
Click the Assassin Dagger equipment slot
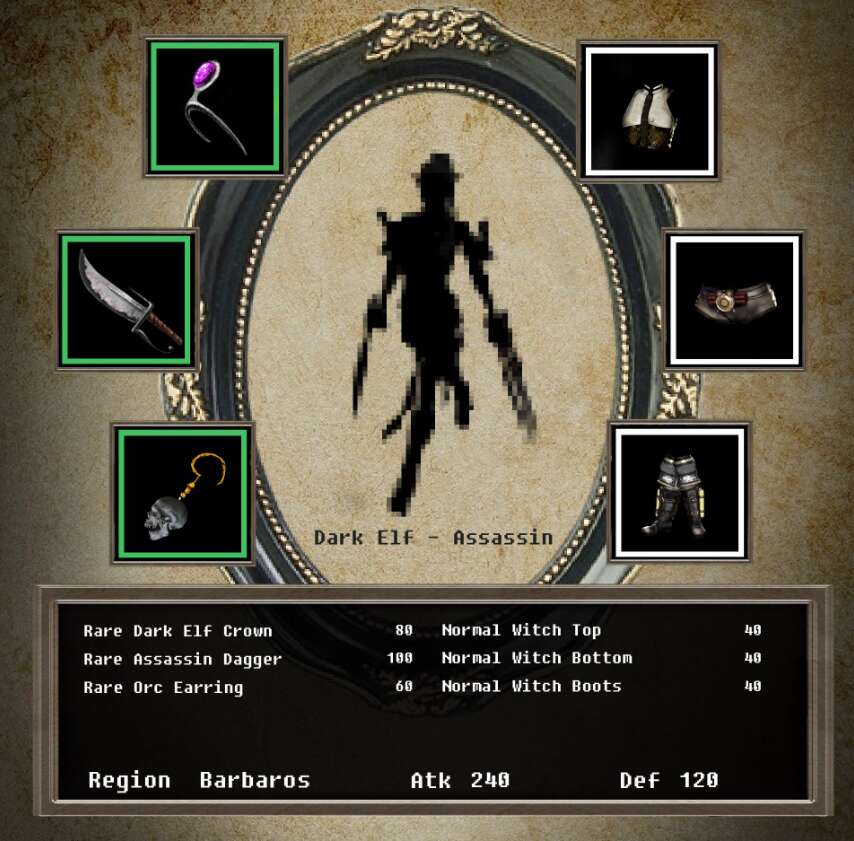[x=127, y=299]
